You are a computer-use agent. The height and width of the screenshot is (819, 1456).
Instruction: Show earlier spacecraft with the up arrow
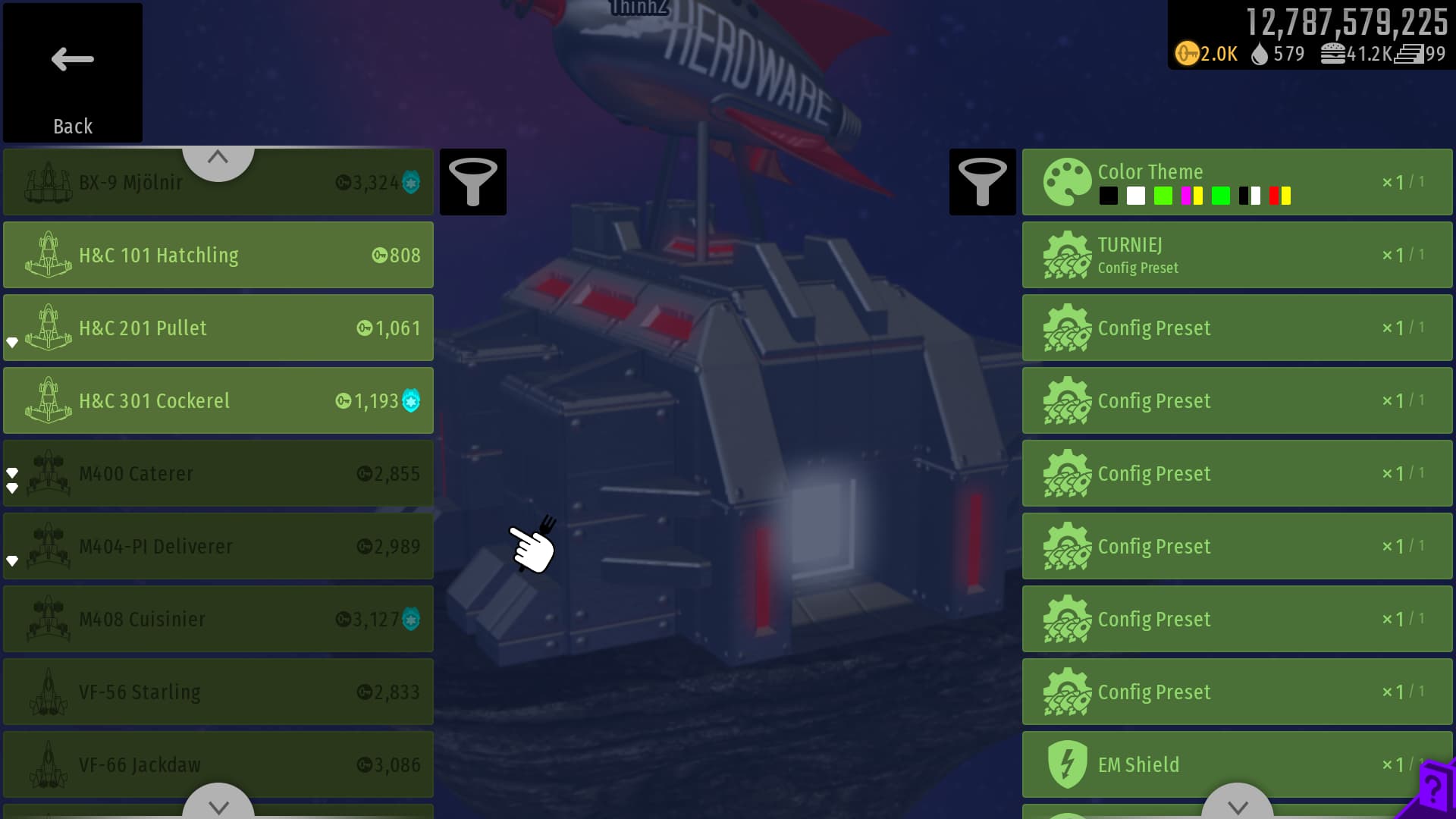point(218,159)
